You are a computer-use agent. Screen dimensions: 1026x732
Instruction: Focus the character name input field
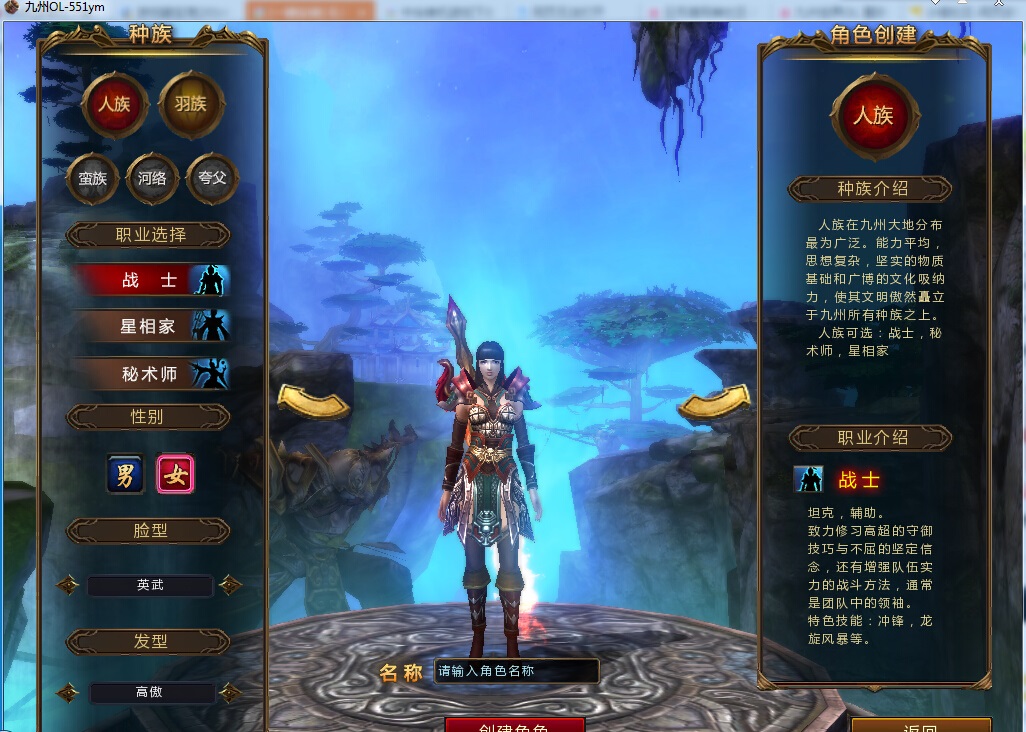516,672
